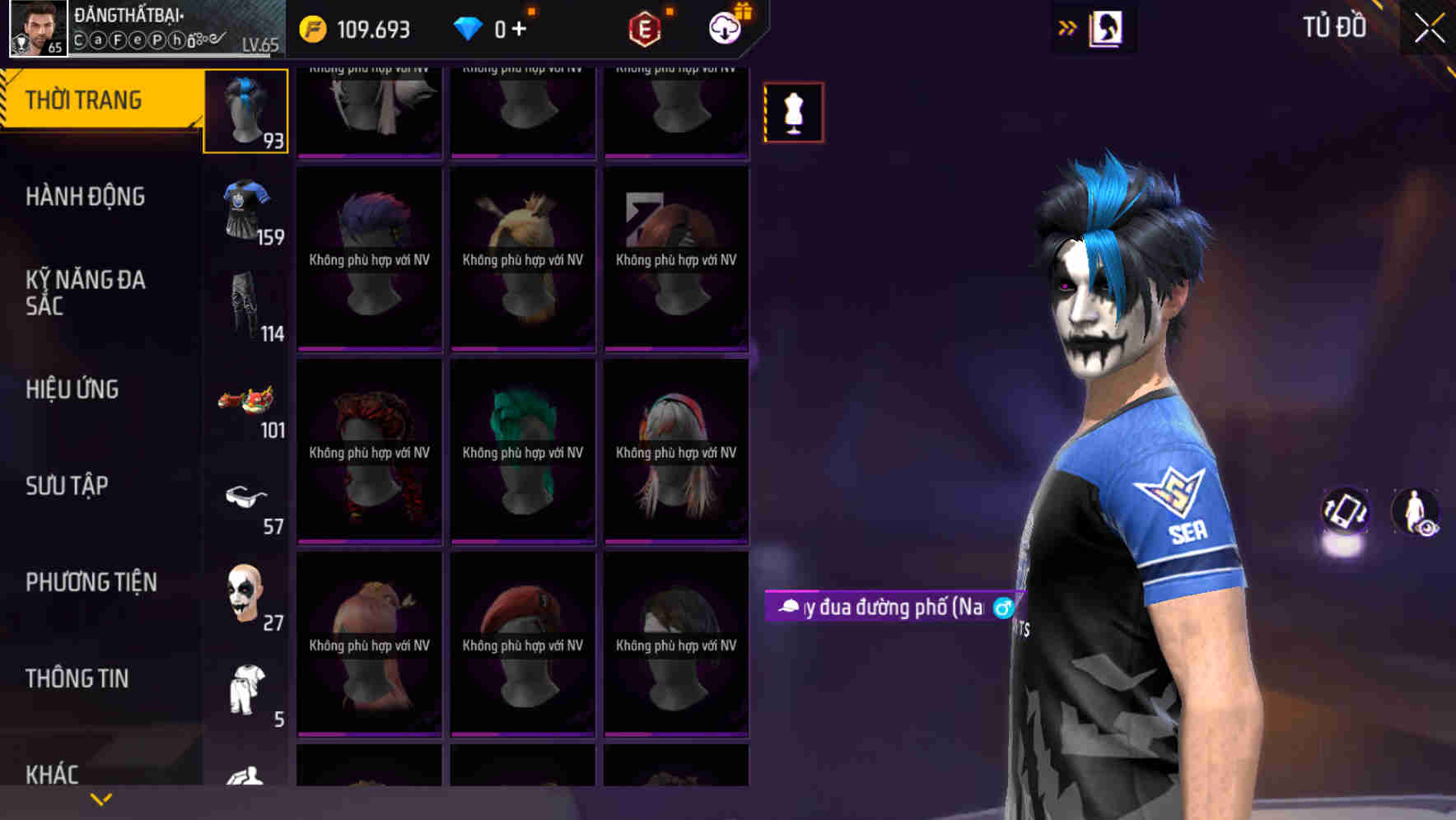The image size is (1456, 820).
Task: Open the HIỆU ỨNG tab
Action: tap(74, 389)
